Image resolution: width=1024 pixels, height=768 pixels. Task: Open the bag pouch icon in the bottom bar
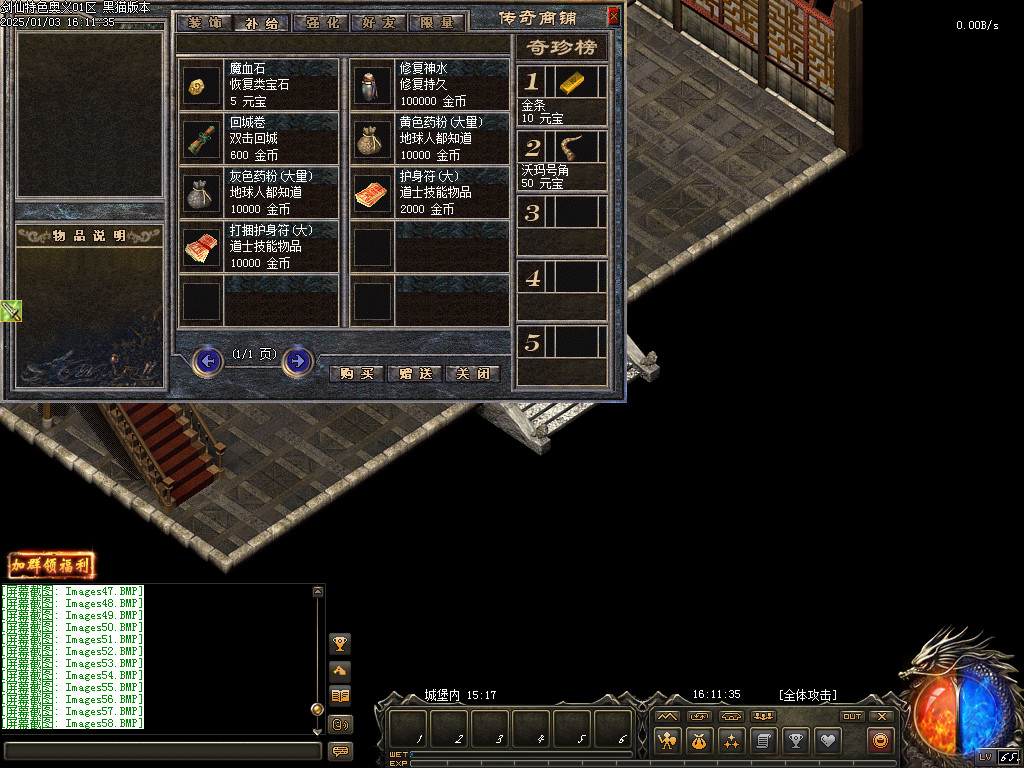pos(698,741)
